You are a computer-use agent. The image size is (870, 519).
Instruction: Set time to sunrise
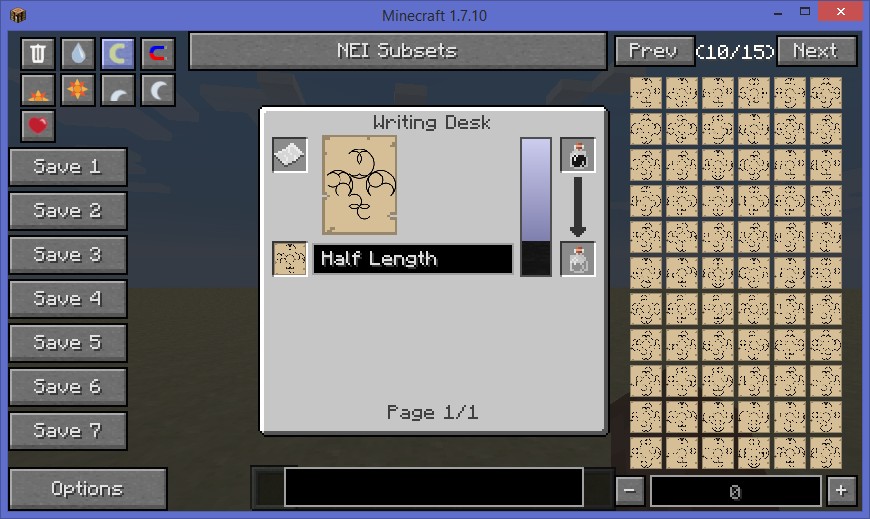tap(38, 92)
